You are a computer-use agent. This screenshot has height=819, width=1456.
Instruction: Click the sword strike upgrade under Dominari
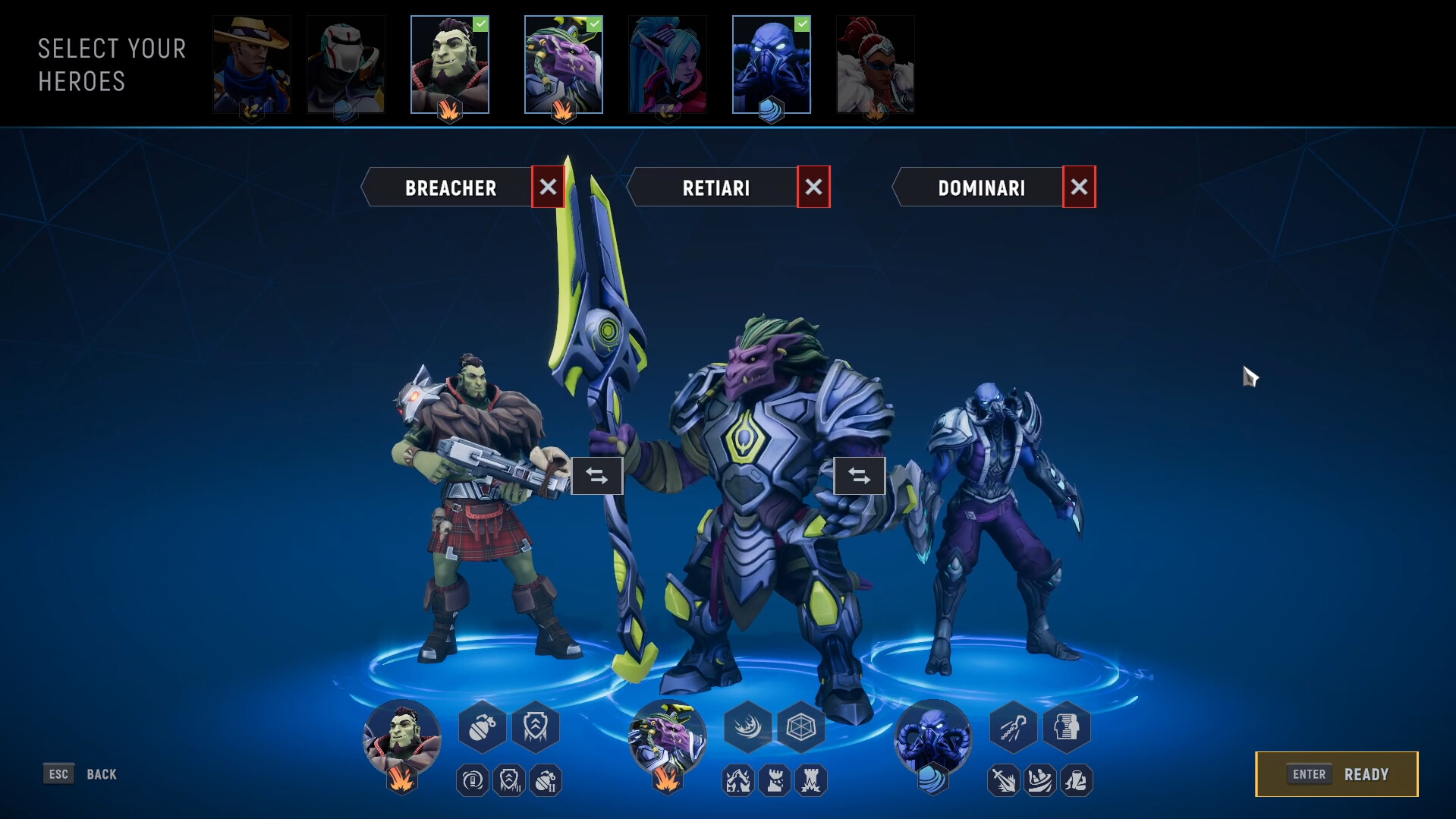point(1005,780)
